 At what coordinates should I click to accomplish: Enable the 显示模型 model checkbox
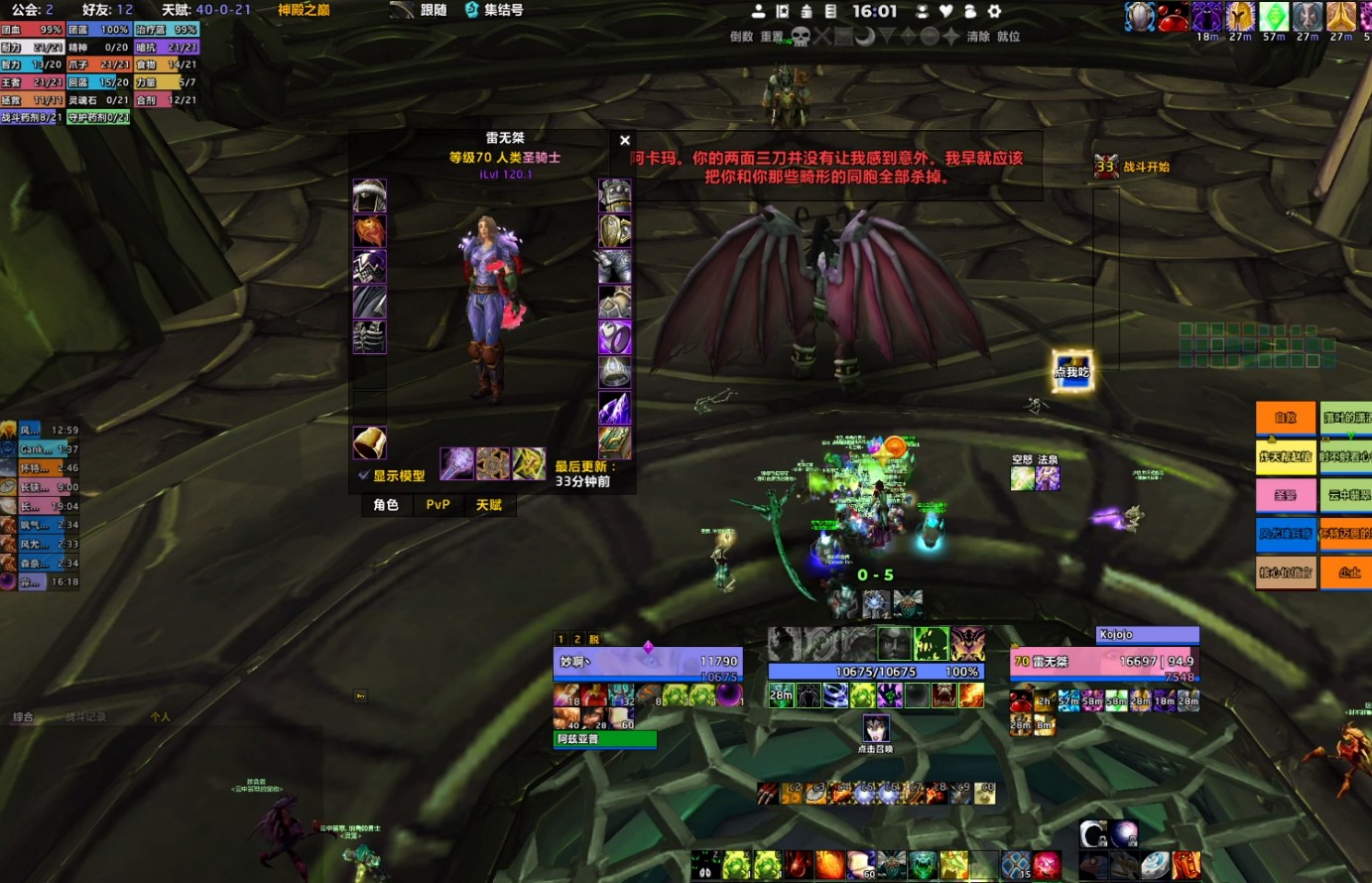(364, 475)
